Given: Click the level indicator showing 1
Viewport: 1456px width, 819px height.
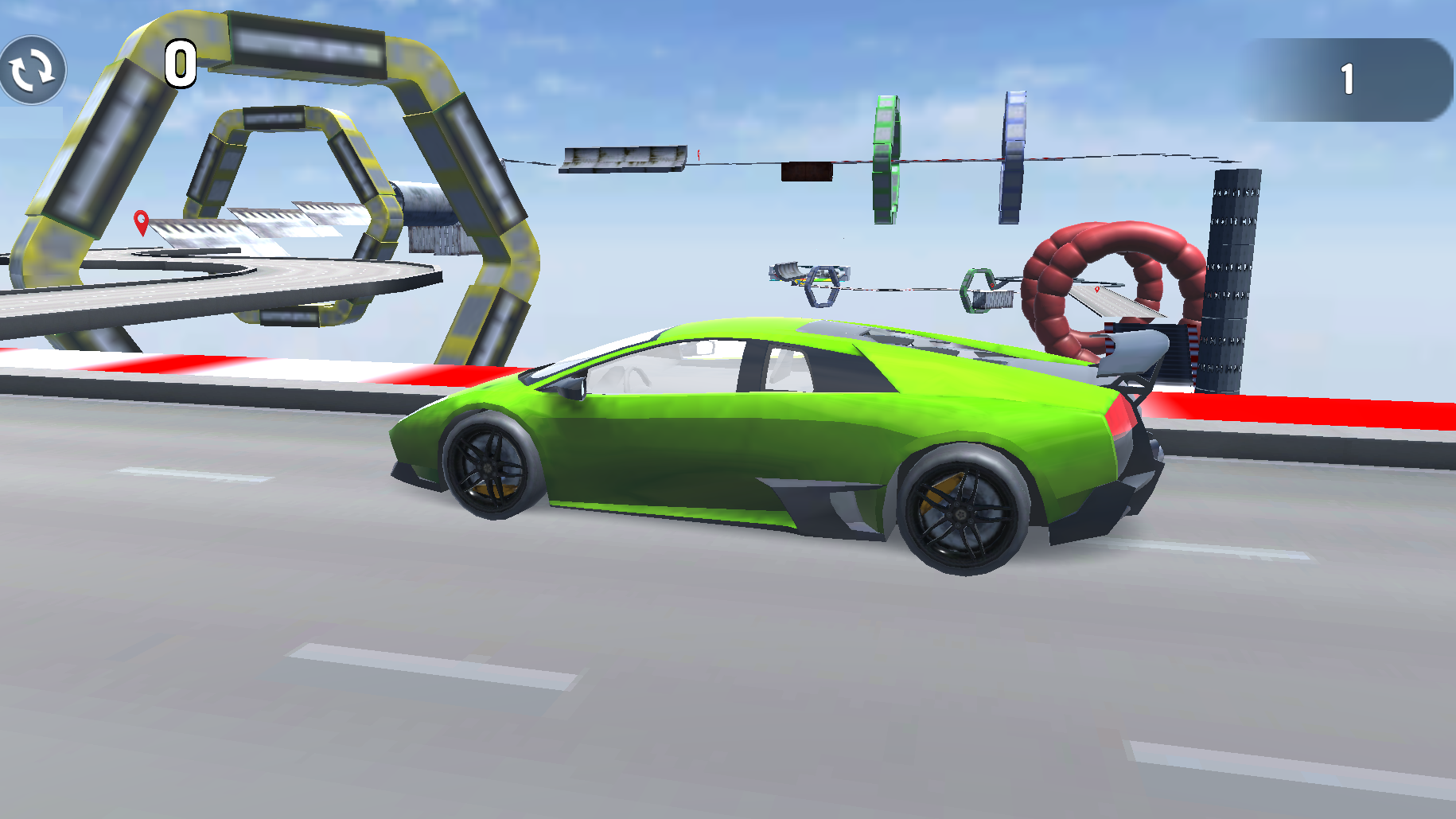Looking at the screenshot, I should [1346, 76].
